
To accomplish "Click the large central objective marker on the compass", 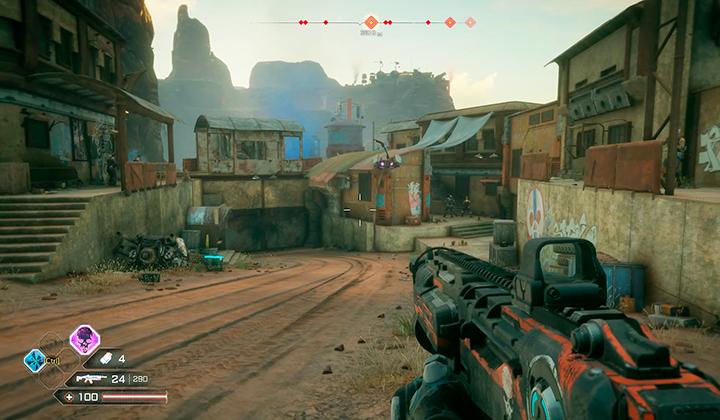I will click(371, 22).
